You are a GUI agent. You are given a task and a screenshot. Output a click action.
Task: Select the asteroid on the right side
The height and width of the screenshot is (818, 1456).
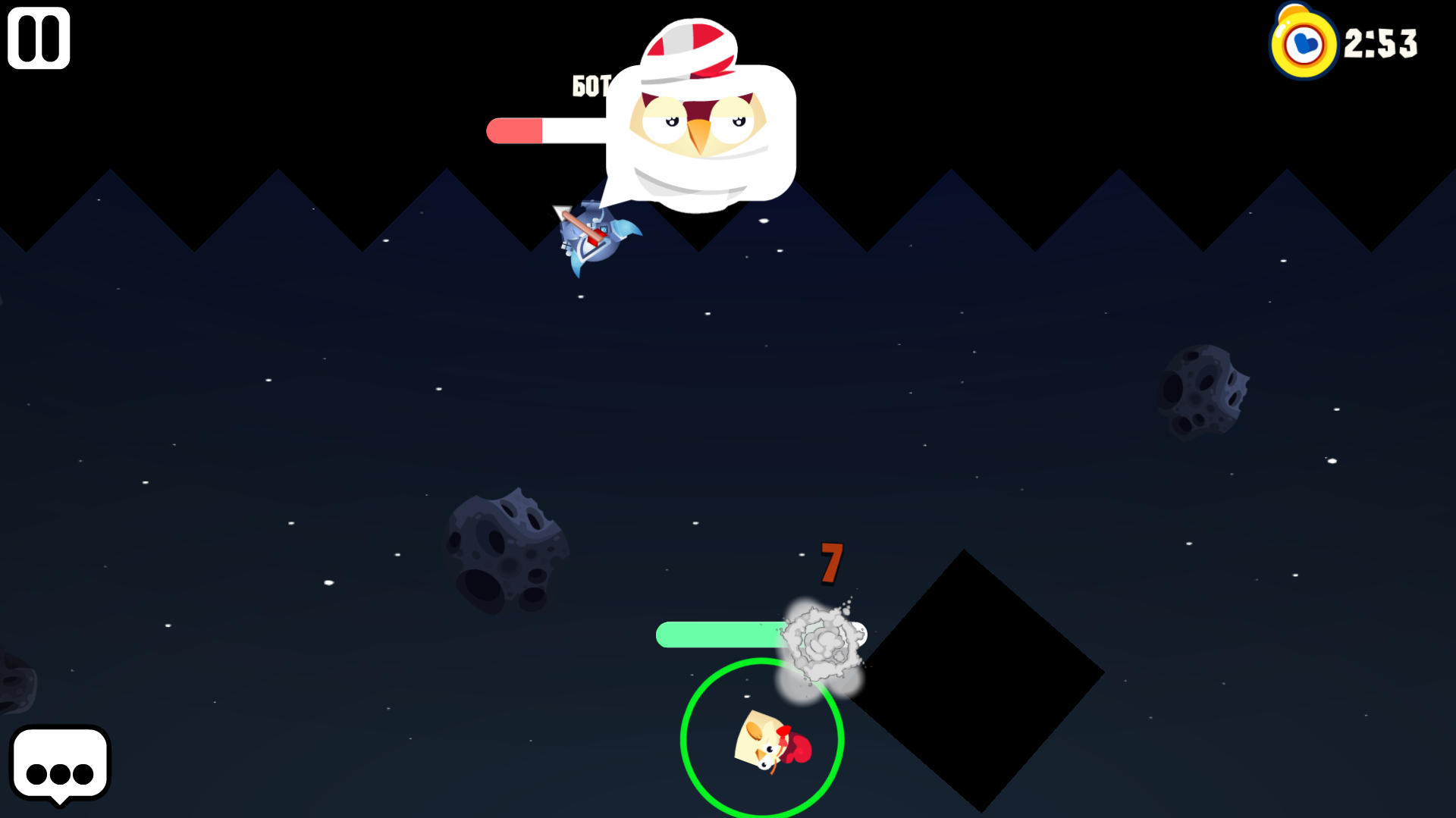[x=1202, y=394]
